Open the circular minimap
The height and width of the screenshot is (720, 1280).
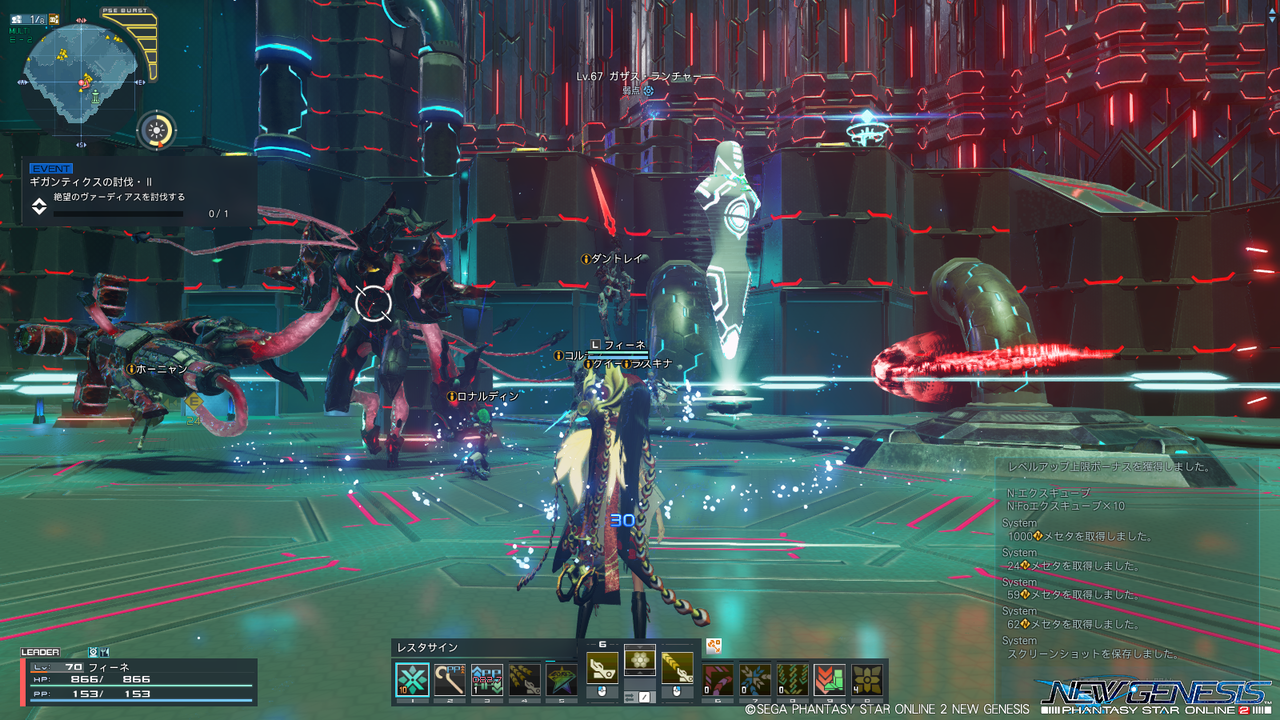(x=80, y=70)
